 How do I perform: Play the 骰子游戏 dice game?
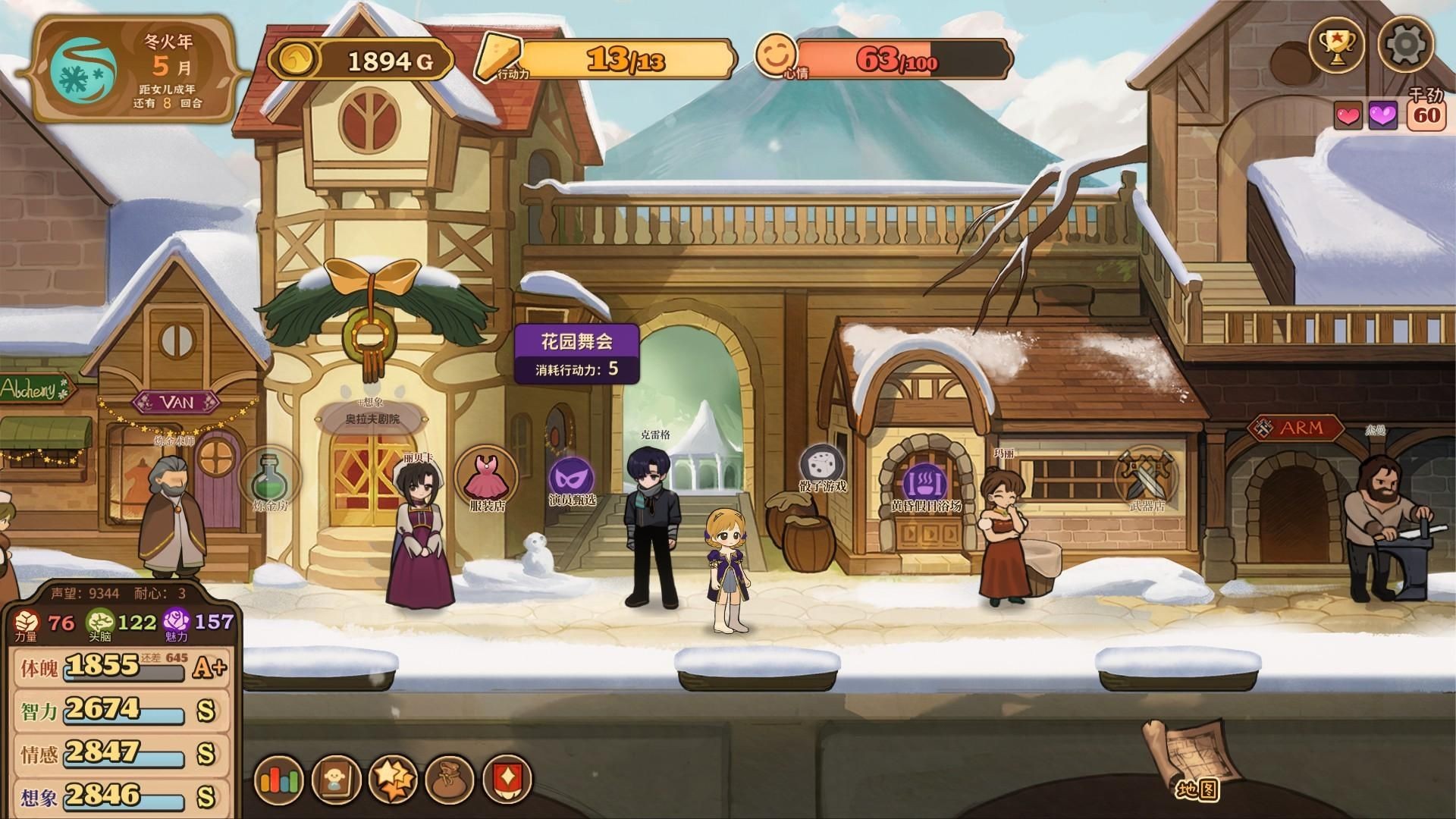[x=823, y=466]
